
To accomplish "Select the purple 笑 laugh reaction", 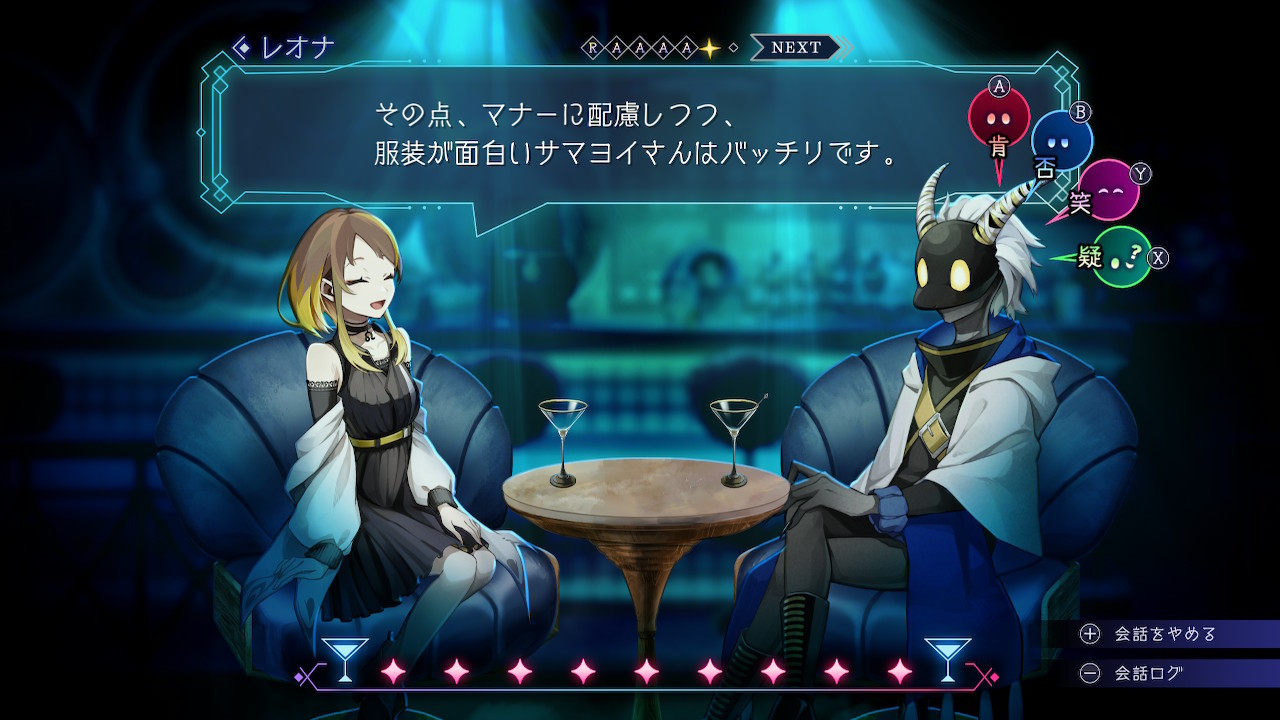I will 1108,189.
